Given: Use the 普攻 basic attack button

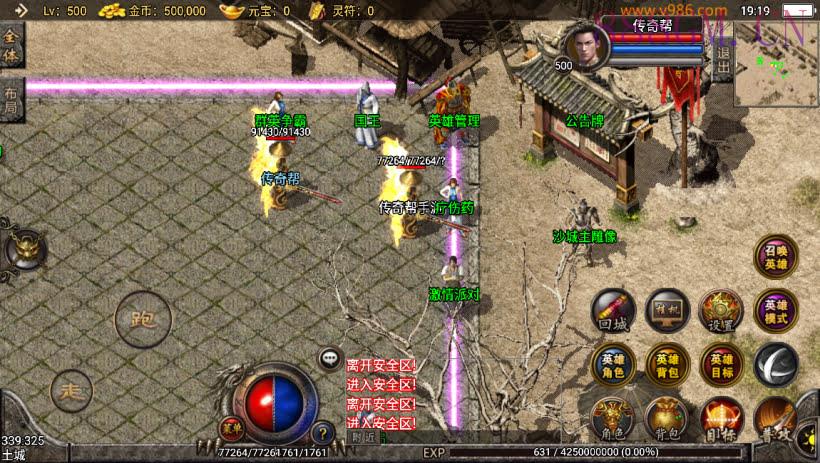Looking at the screenshot, I should pyautogui.click(x=775, y=419).
